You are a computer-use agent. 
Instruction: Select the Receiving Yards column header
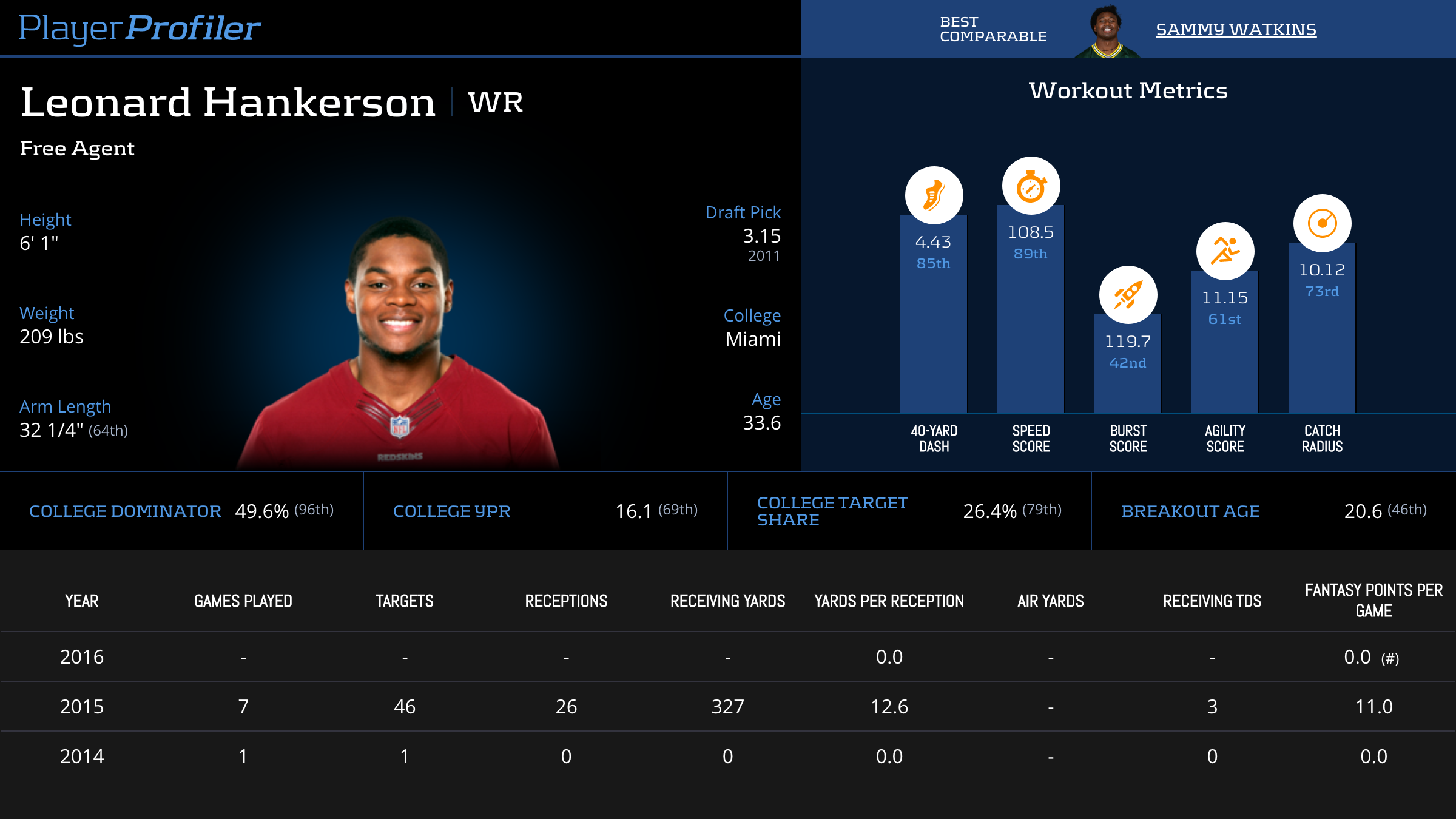point(727,601)
